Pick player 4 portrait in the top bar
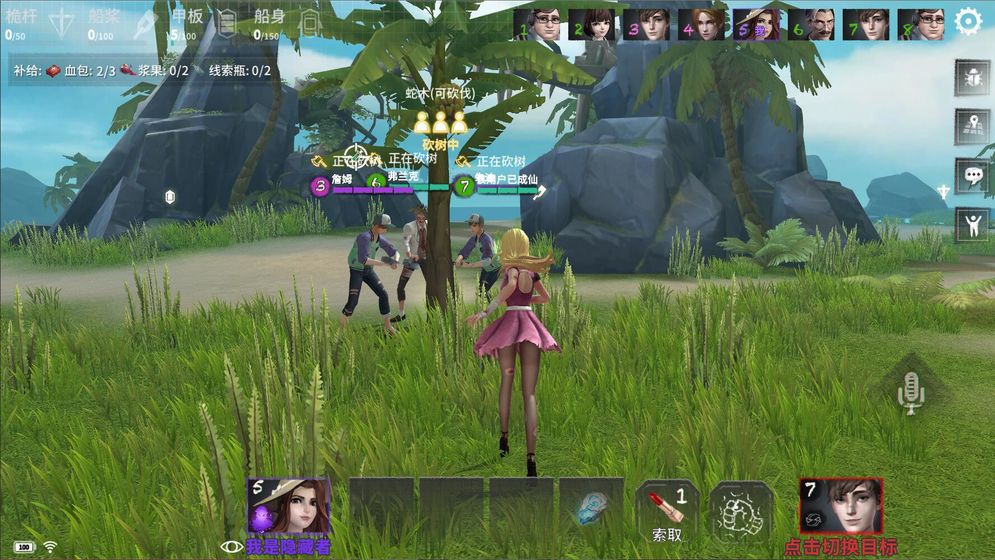The width and height of the screenshot is (995, 560). 702,23
